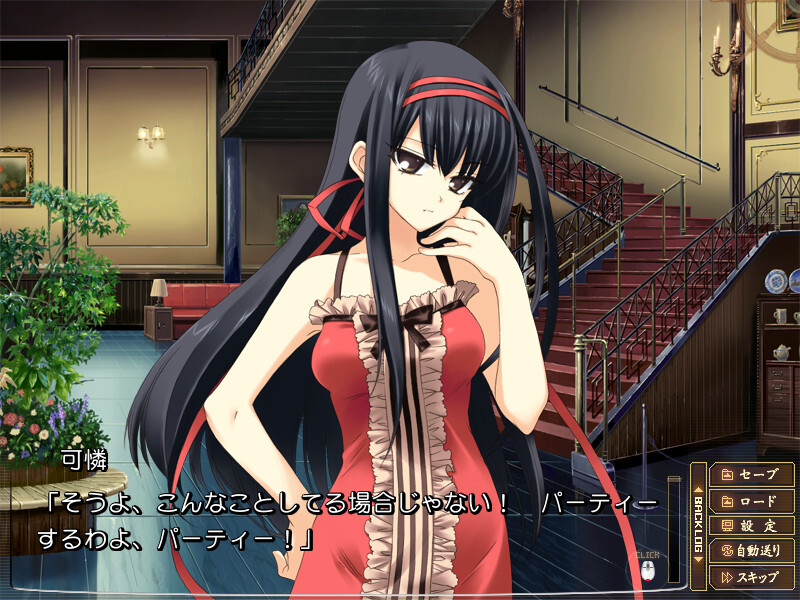The height and width of the screenshot is (600, 800).
Task: Activate the スキップ (Skip) button
Action: pos(752,576)
